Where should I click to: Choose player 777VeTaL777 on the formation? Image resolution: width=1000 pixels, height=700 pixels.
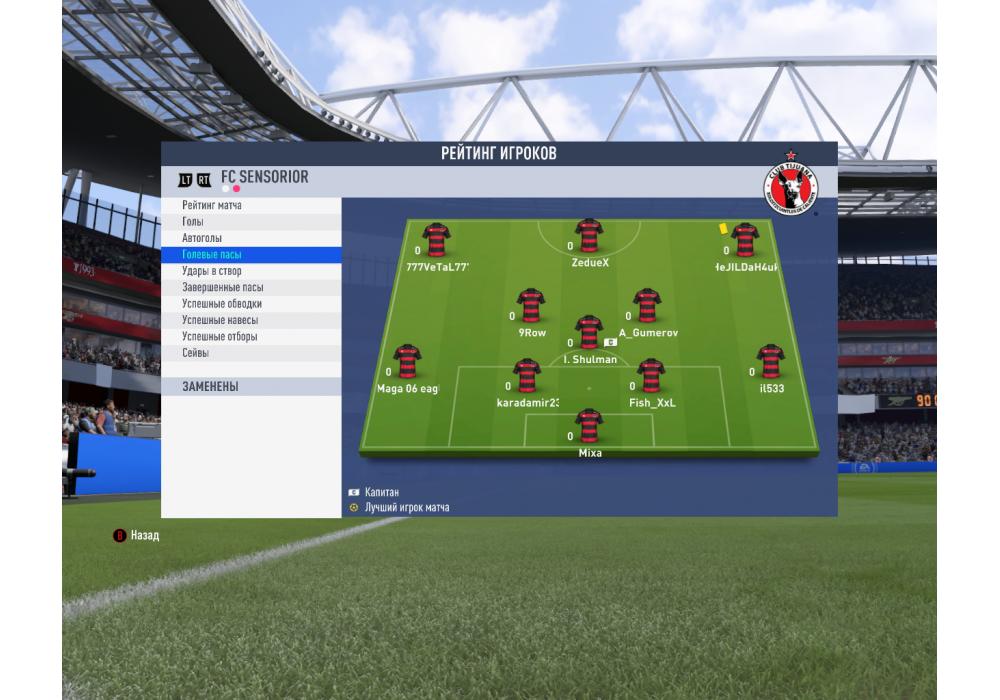(436, 241)
